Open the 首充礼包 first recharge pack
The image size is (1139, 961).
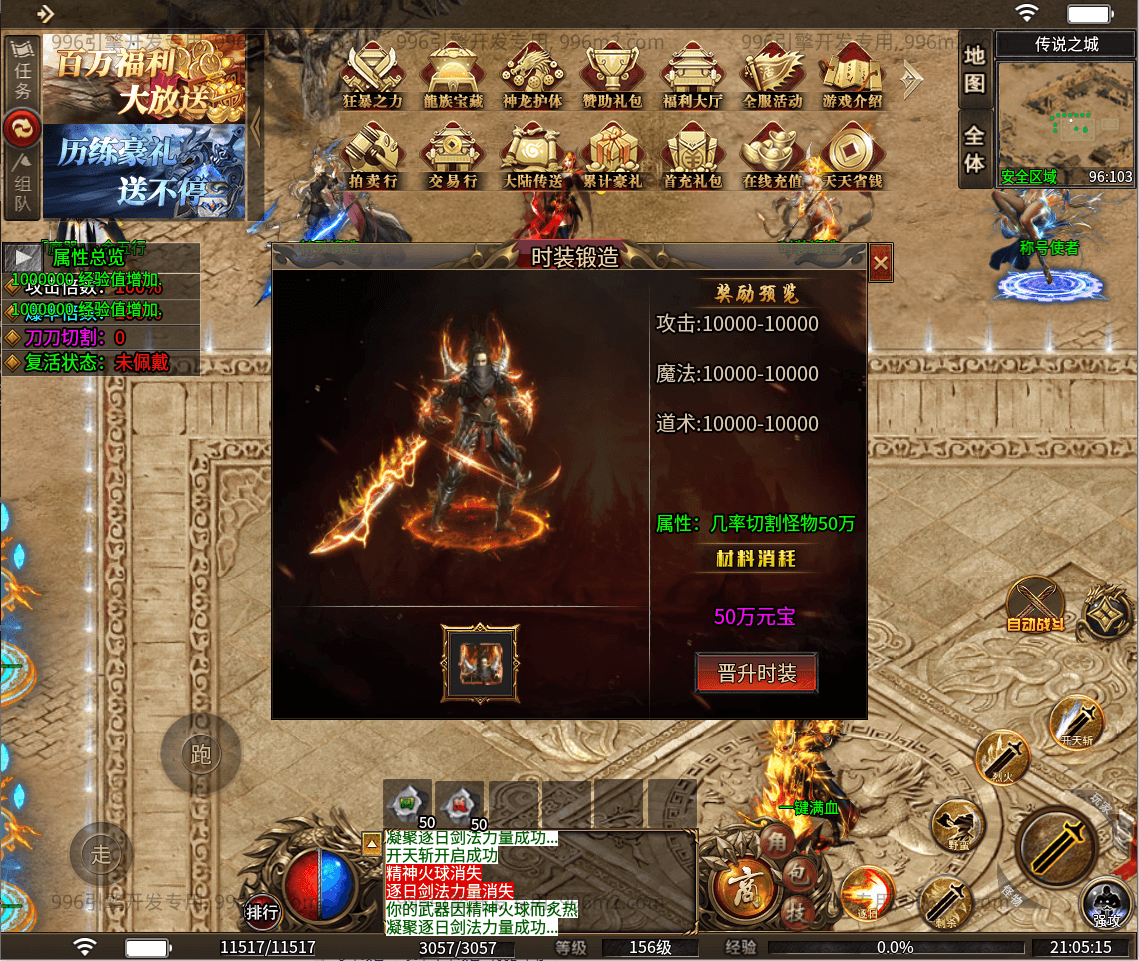692,156
